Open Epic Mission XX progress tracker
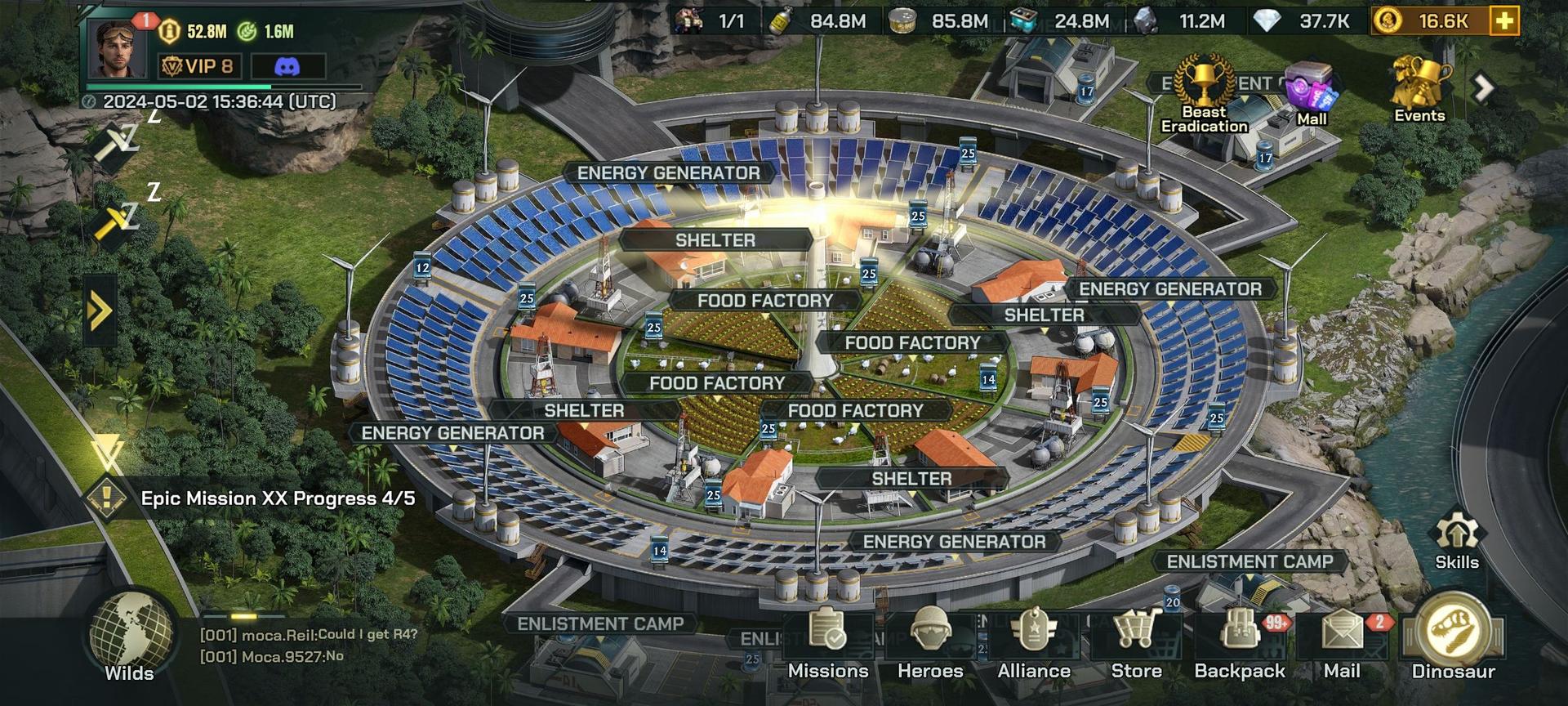Image resolution: width=1568 pixels, height=706 pixels. coord(277,498)
